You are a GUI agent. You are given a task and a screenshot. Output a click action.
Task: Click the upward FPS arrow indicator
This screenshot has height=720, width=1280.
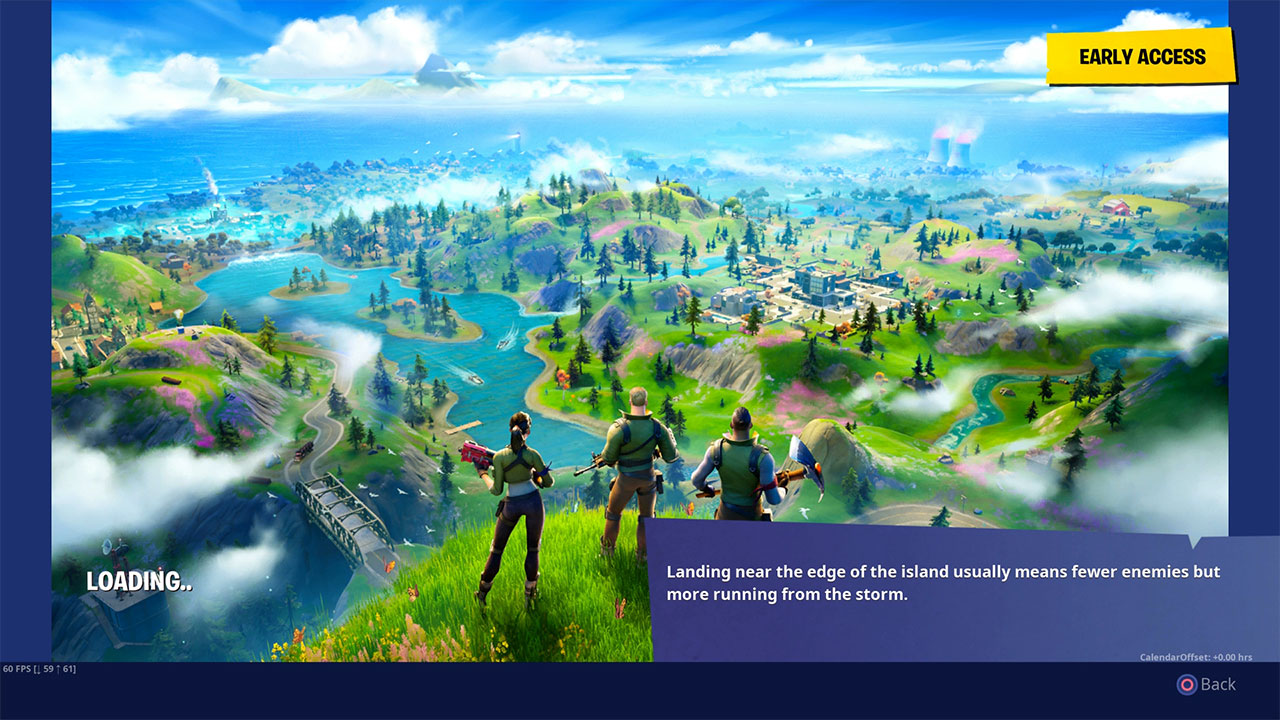pyautogui.click(x=59, y=669)
